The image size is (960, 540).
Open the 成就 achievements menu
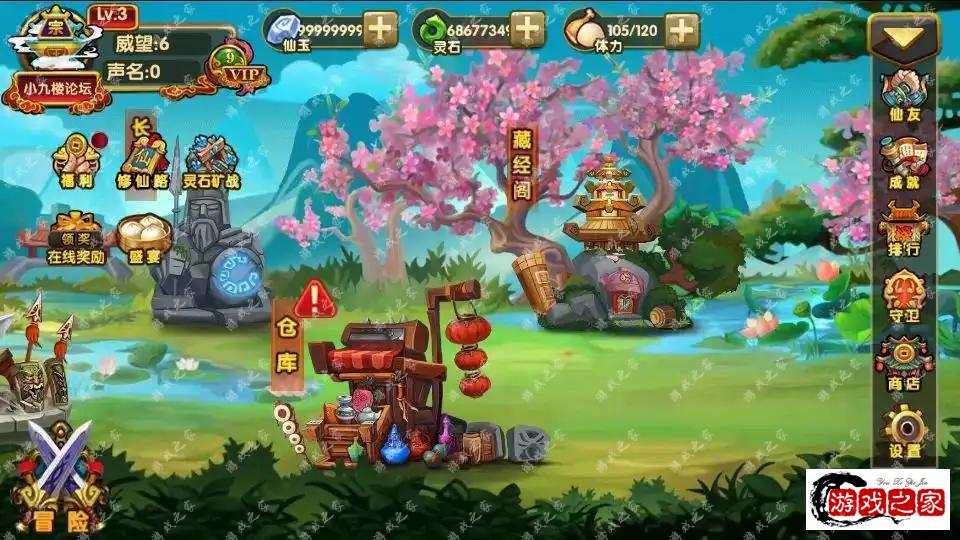(903, 163)
